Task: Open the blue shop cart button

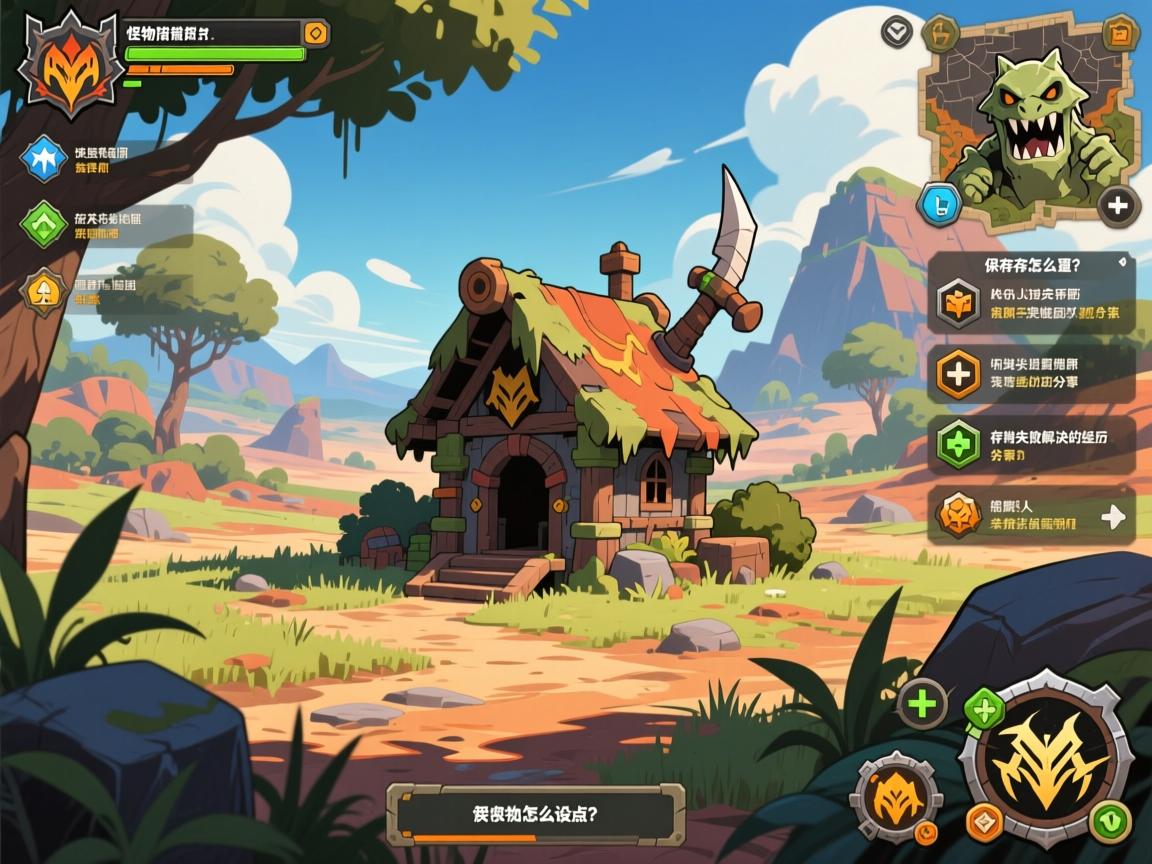Action: click(940, 203)
